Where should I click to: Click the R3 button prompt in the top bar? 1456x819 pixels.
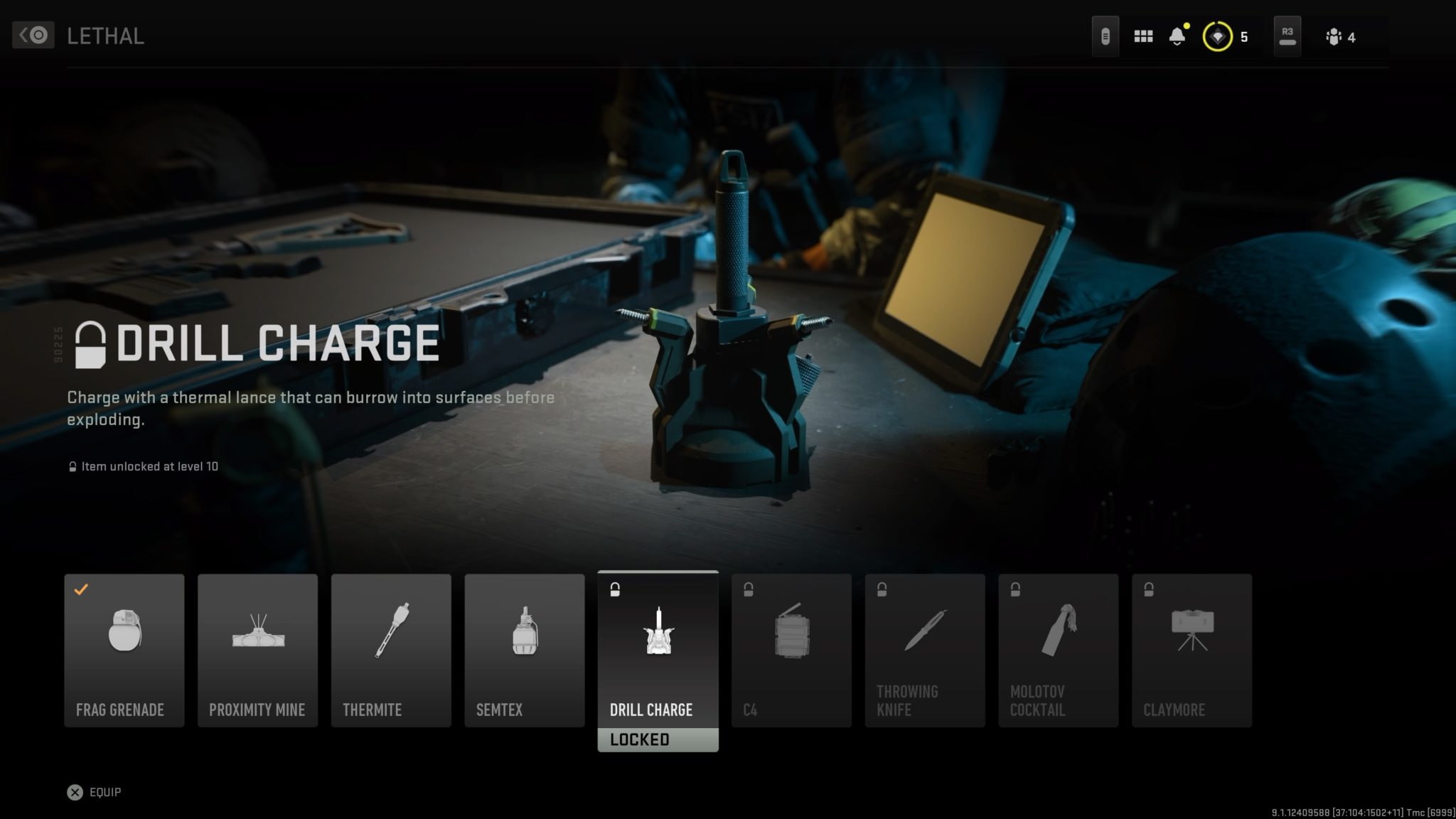1287,36
